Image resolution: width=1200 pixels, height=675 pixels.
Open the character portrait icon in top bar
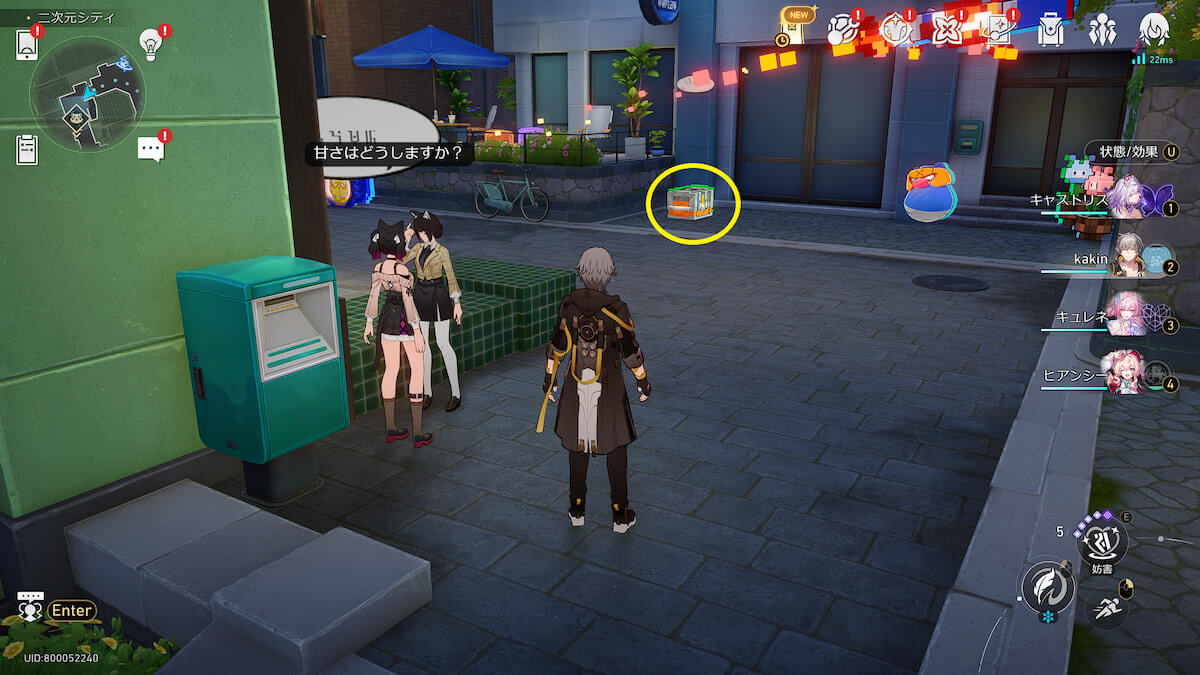1154,31
